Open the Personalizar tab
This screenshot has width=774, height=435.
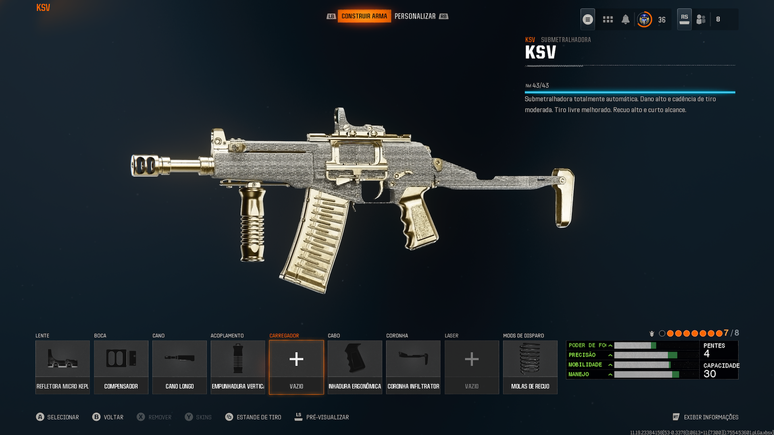[414, 16]
